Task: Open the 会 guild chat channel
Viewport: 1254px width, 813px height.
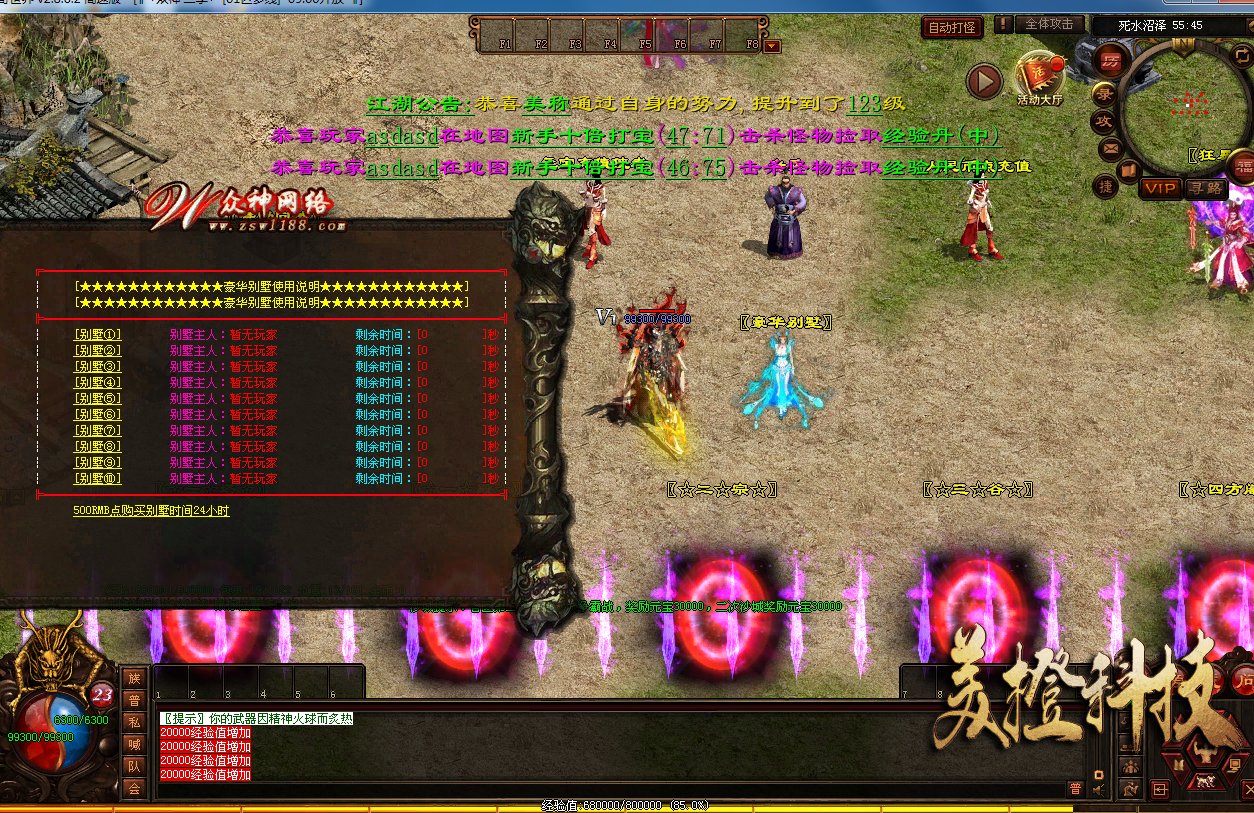Action: (x=134, y=788)
